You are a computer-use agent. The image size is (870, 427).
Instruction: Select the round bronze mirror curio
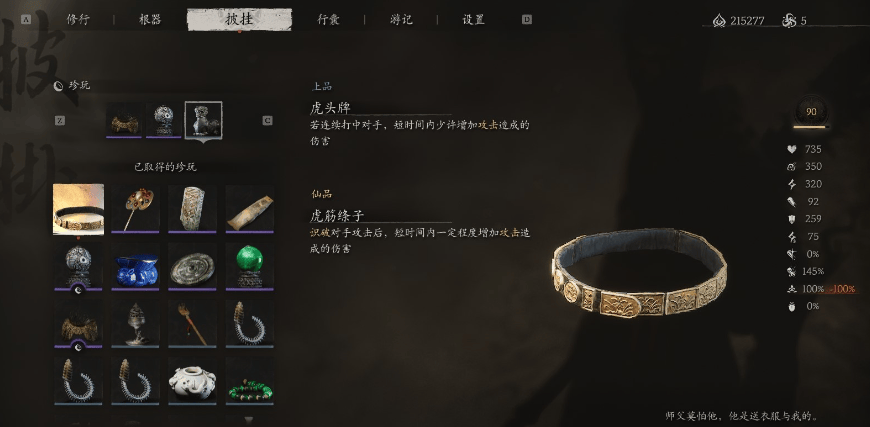192,267
